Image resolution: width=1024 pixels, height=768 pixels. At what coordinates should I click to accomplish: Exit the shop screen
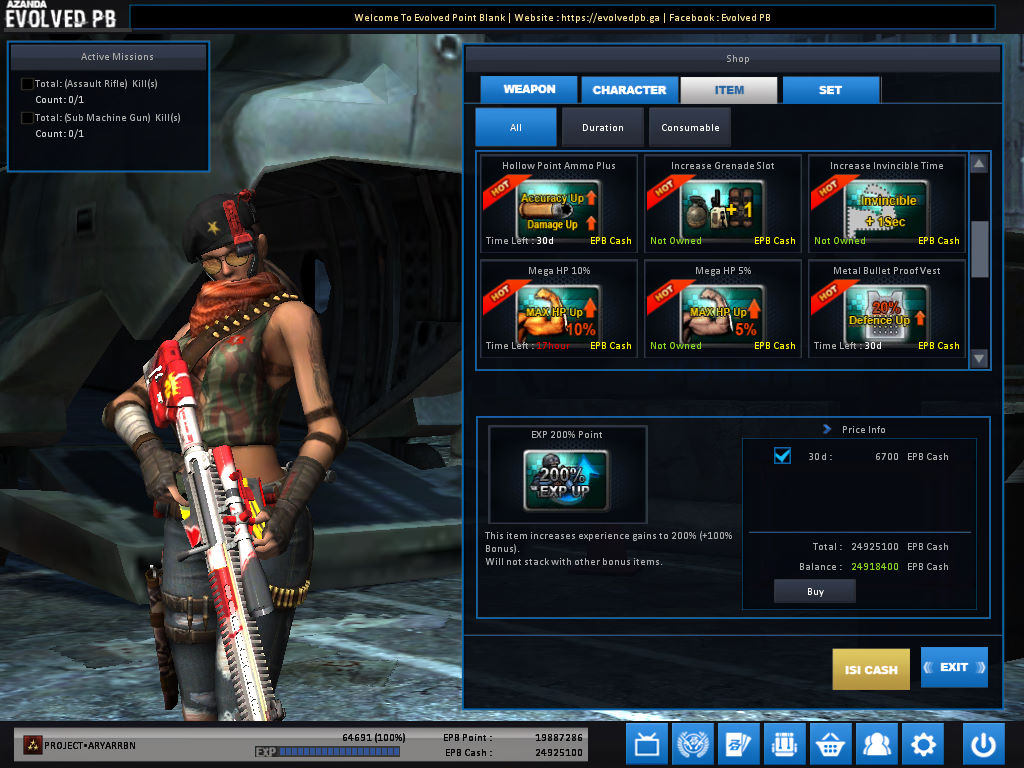click(x=954, y=667)
